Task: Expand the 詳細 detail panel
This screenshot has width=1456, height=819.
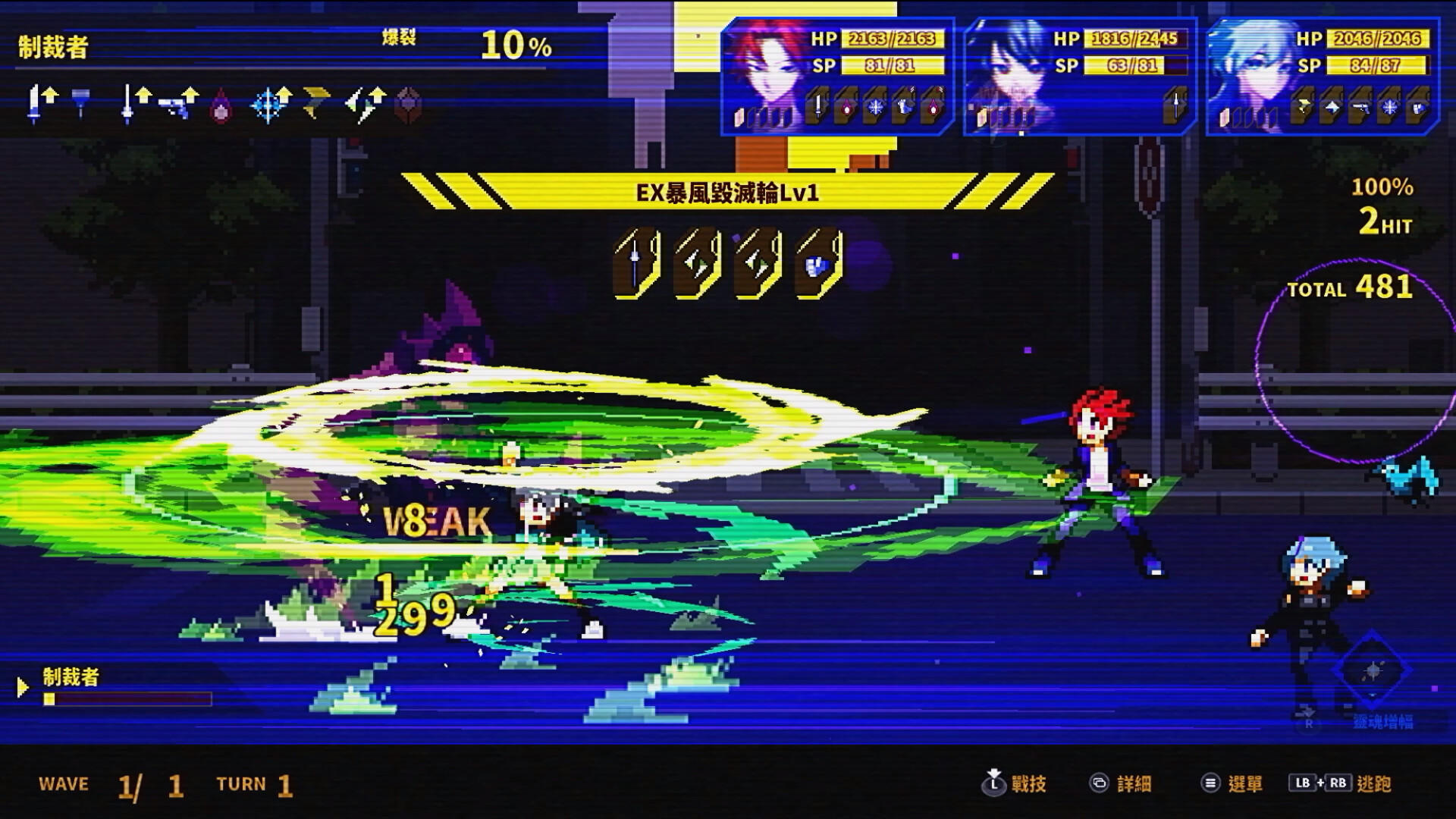Action: tap(1133, 784)
